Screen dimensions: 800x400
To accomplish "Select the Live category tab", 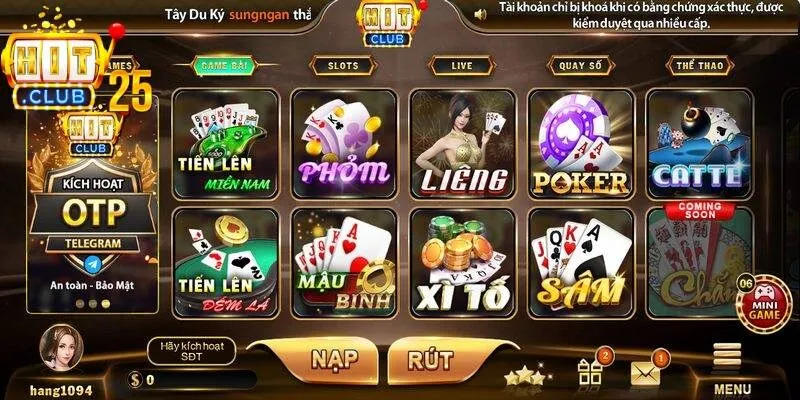I will [461, 65].
